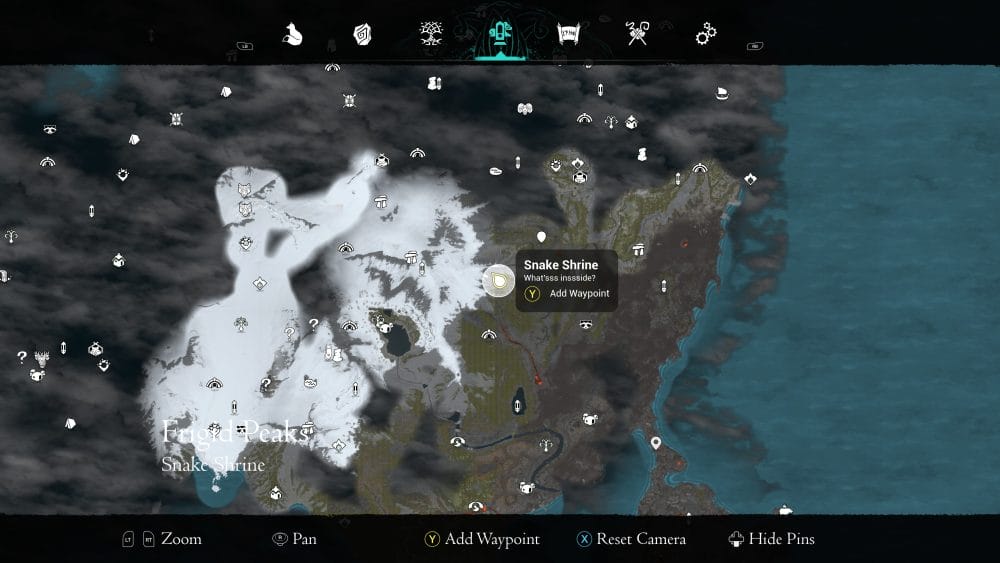This screenshot has width=1000, height=563.
Task: Open the world tree tab
Action: [432, 33]
